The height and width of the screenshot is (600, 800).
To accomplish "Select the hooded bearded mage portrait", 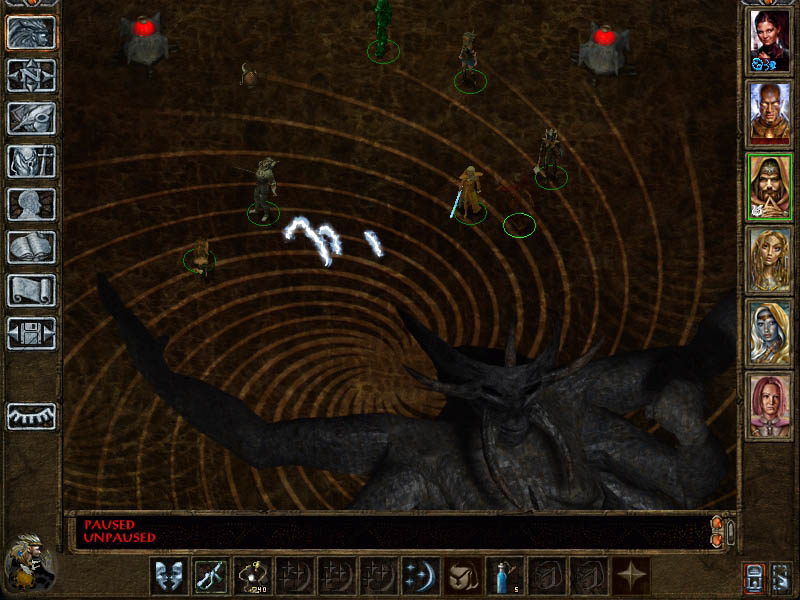I will 770,187.
